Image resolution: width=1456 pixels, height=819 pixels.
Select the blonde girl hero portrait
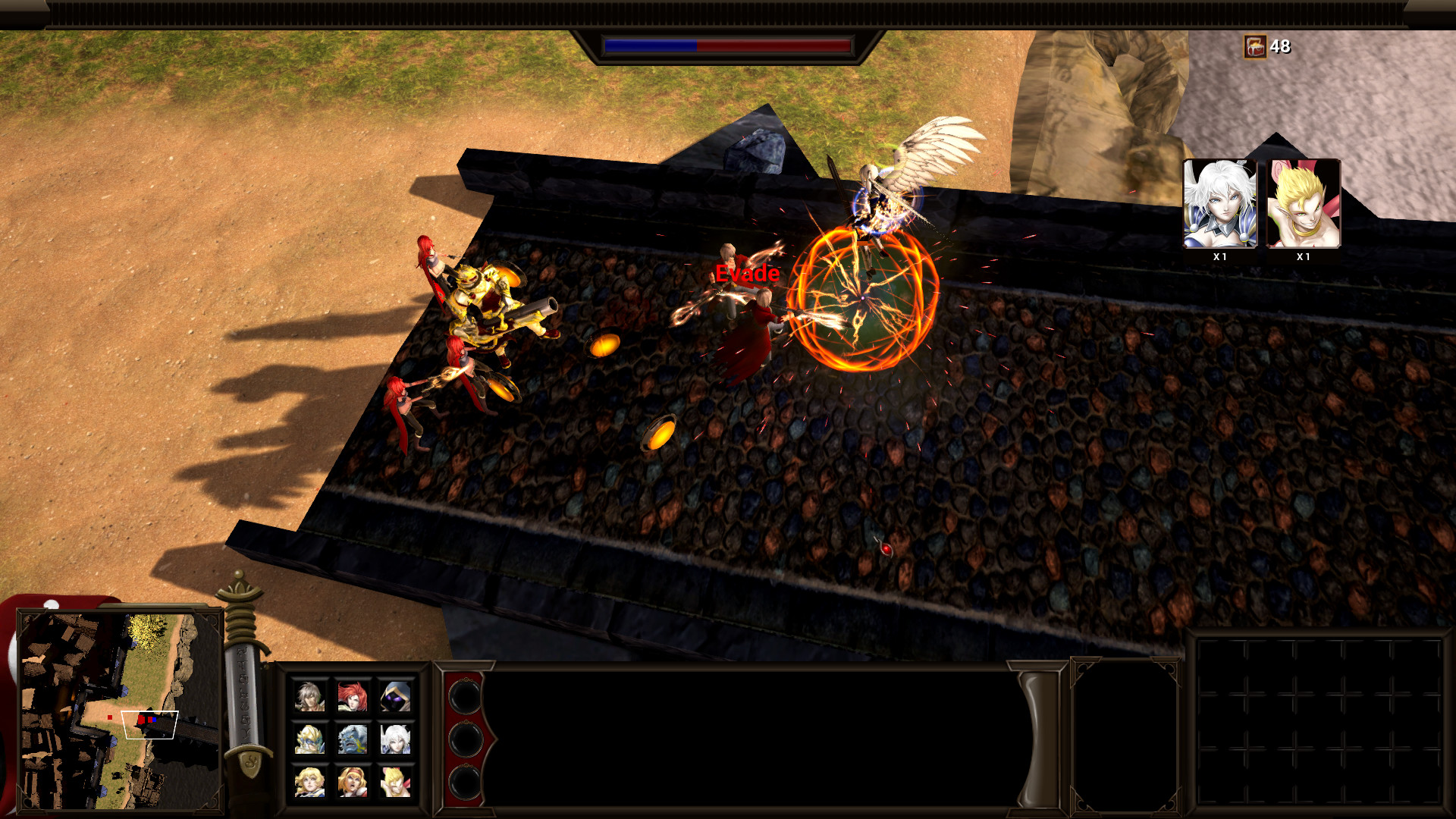[x=309, y=781]
